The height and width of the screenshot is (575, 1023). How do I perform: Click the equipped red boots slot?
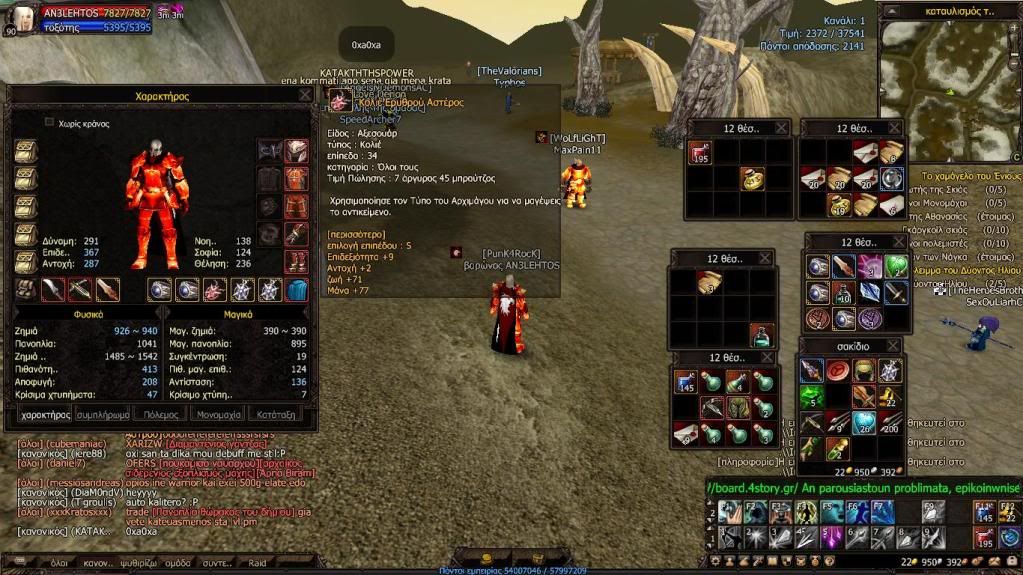[x=296, y=261]
